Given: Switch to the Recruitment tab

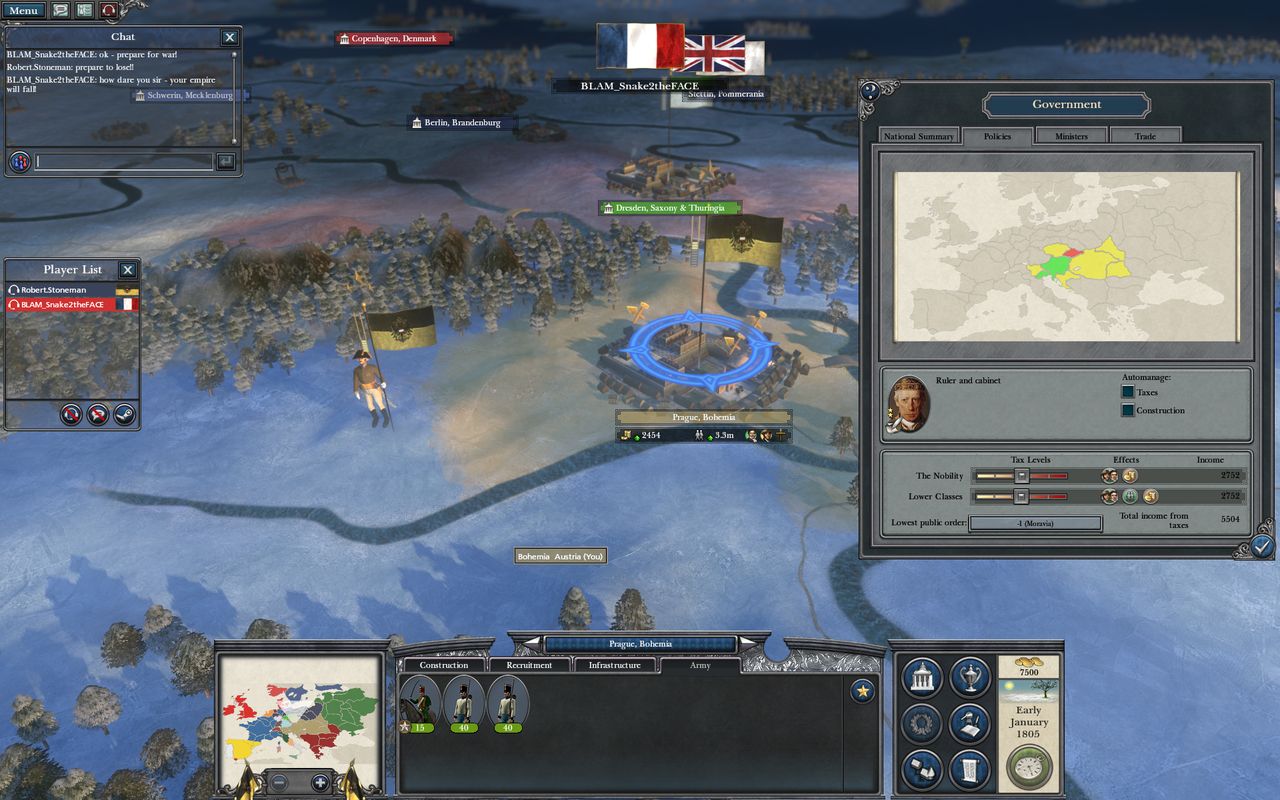Looking at the screenshot, I should pyautogui.click(x=529, y=665).
